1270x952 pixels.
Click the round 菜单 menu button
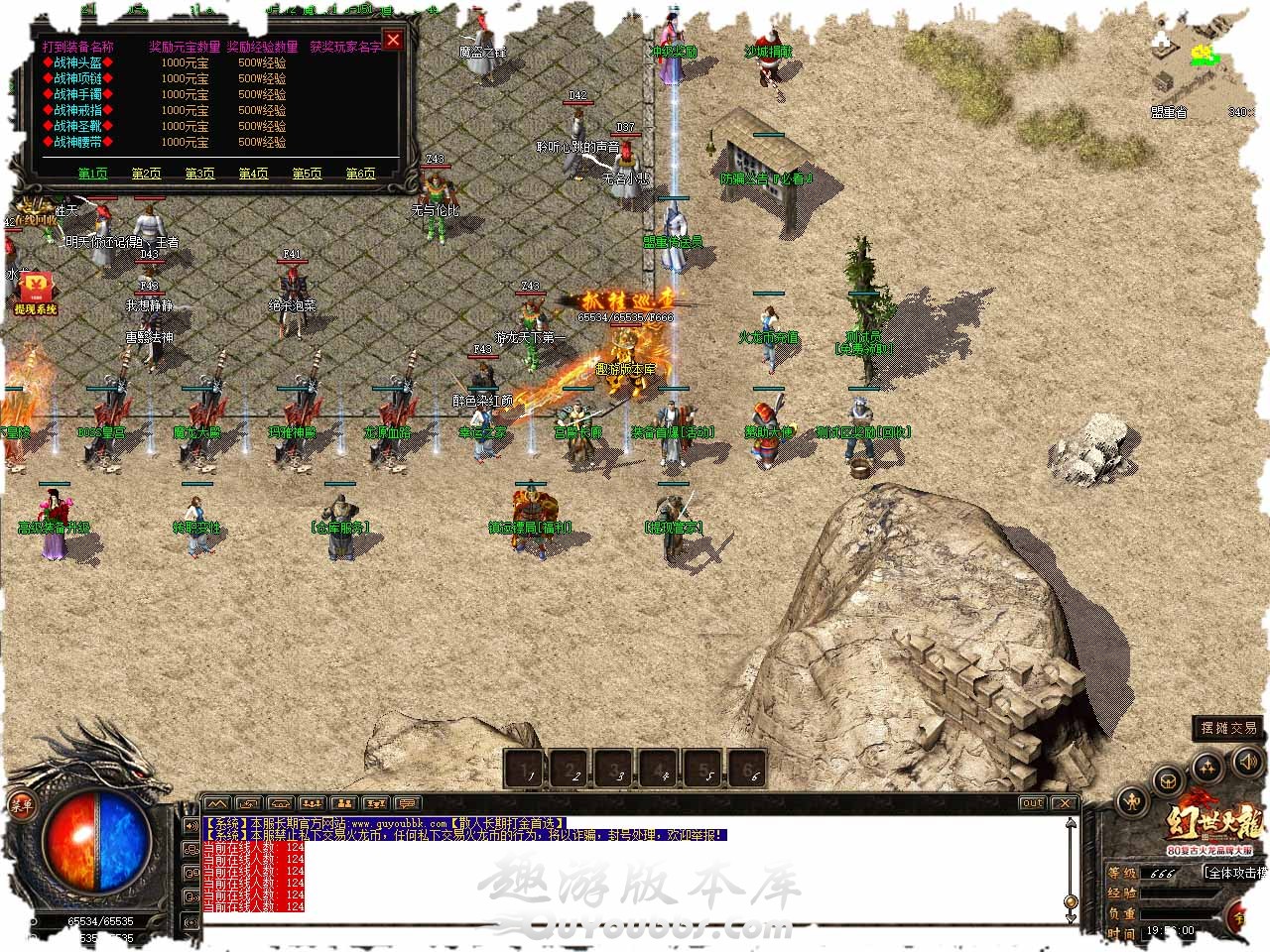[22, 805]
